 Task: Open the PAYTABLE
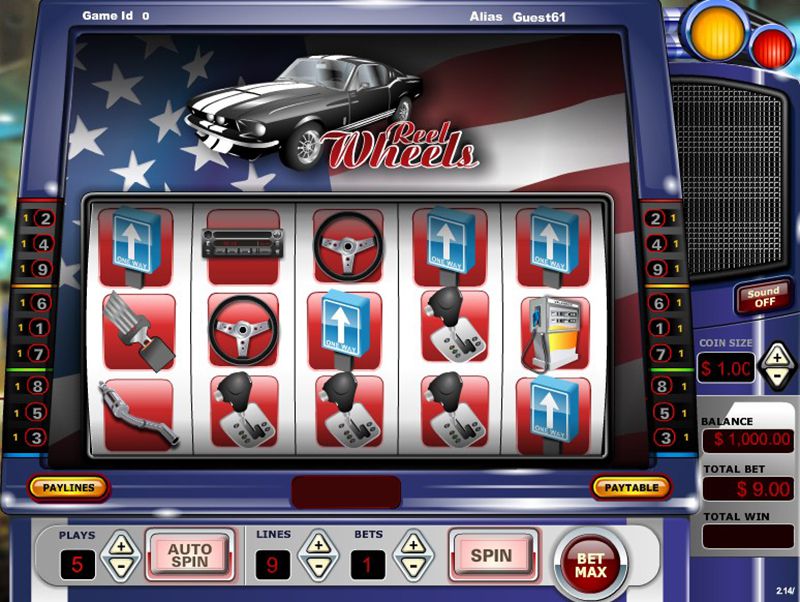[631, 488]
